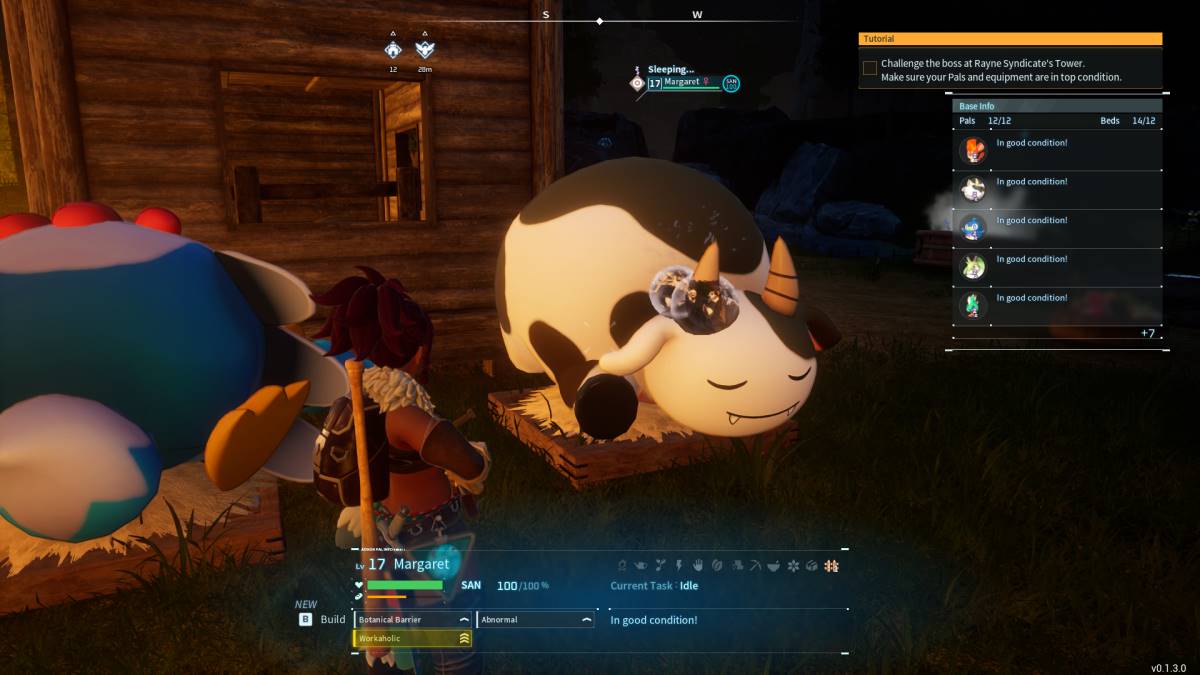
Task: Select the white horned pal portrait
Action: (x=973, y=189)
